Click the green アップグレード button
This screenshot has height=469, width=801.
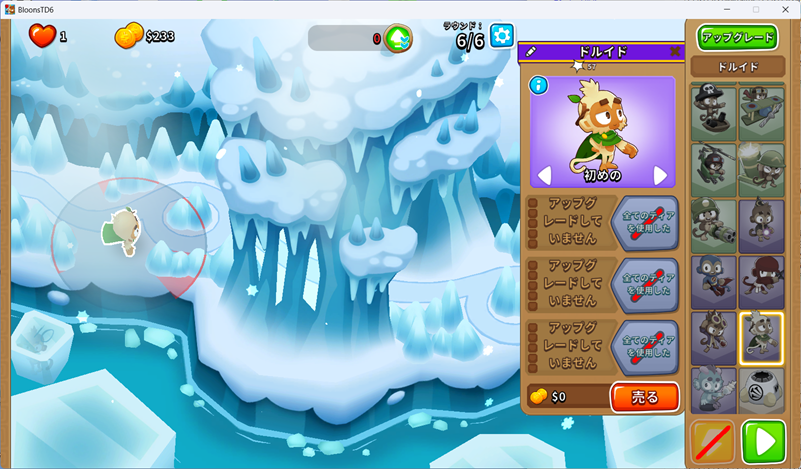738,37
